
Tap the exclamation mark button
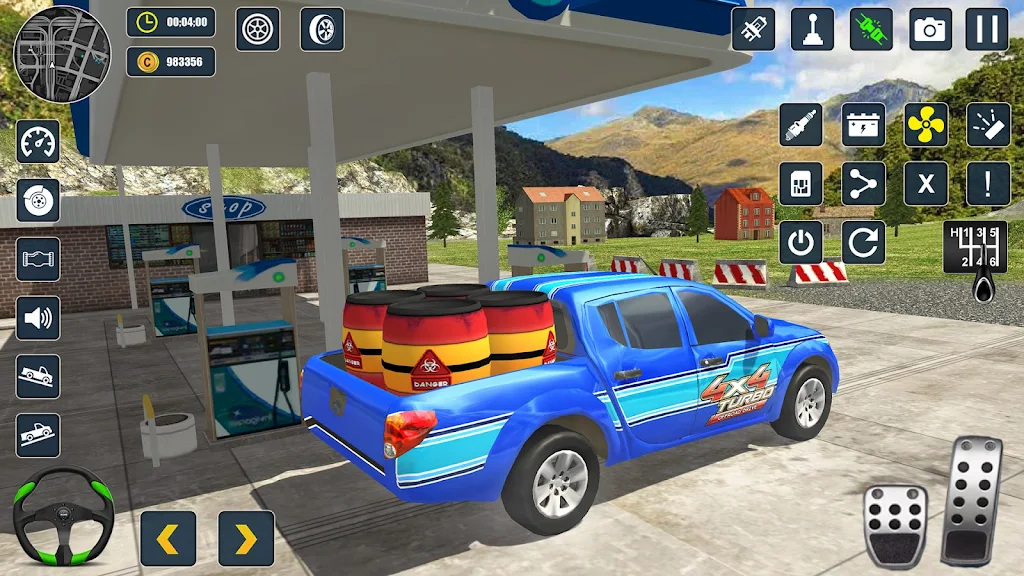point(988,184)
